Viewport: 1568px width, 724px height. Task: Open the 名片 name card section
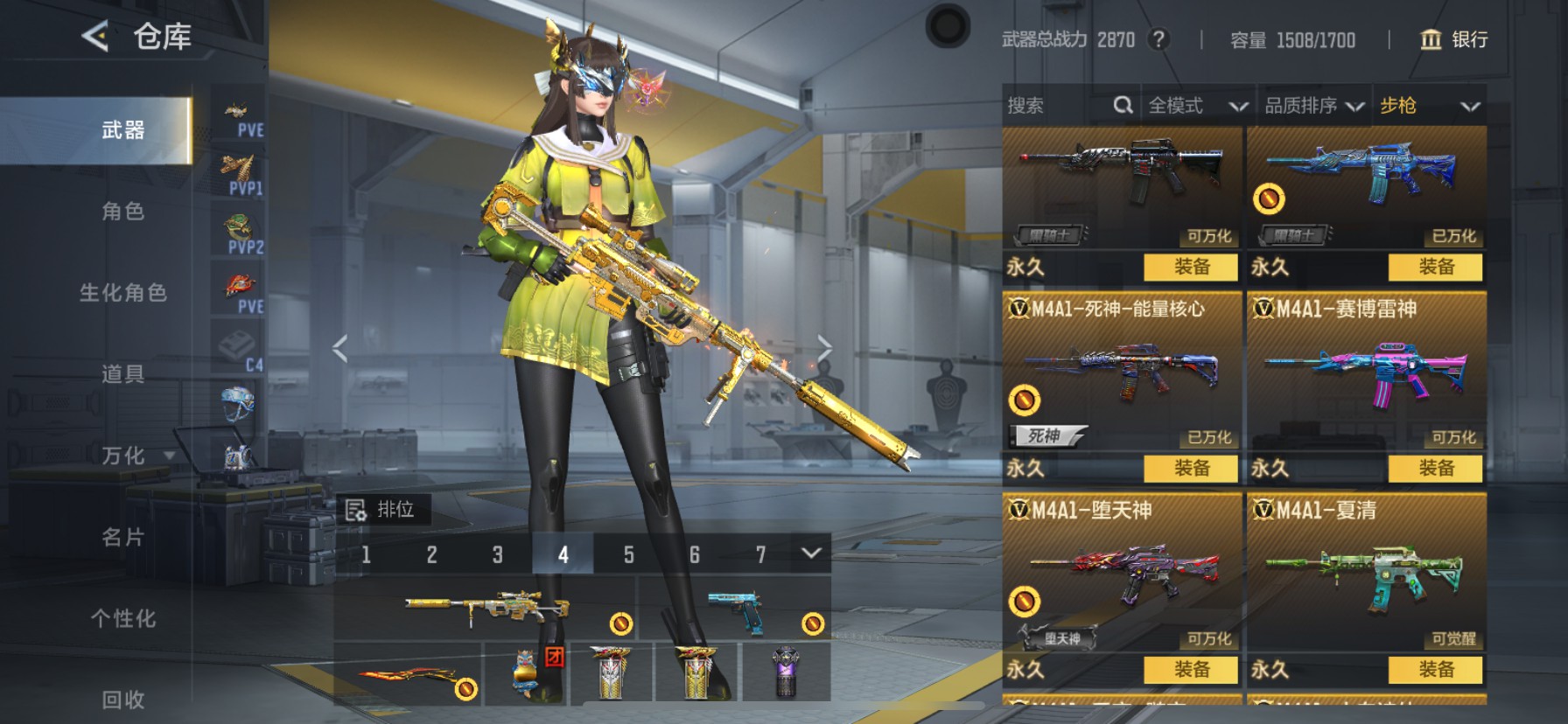[x=122, y=537]
